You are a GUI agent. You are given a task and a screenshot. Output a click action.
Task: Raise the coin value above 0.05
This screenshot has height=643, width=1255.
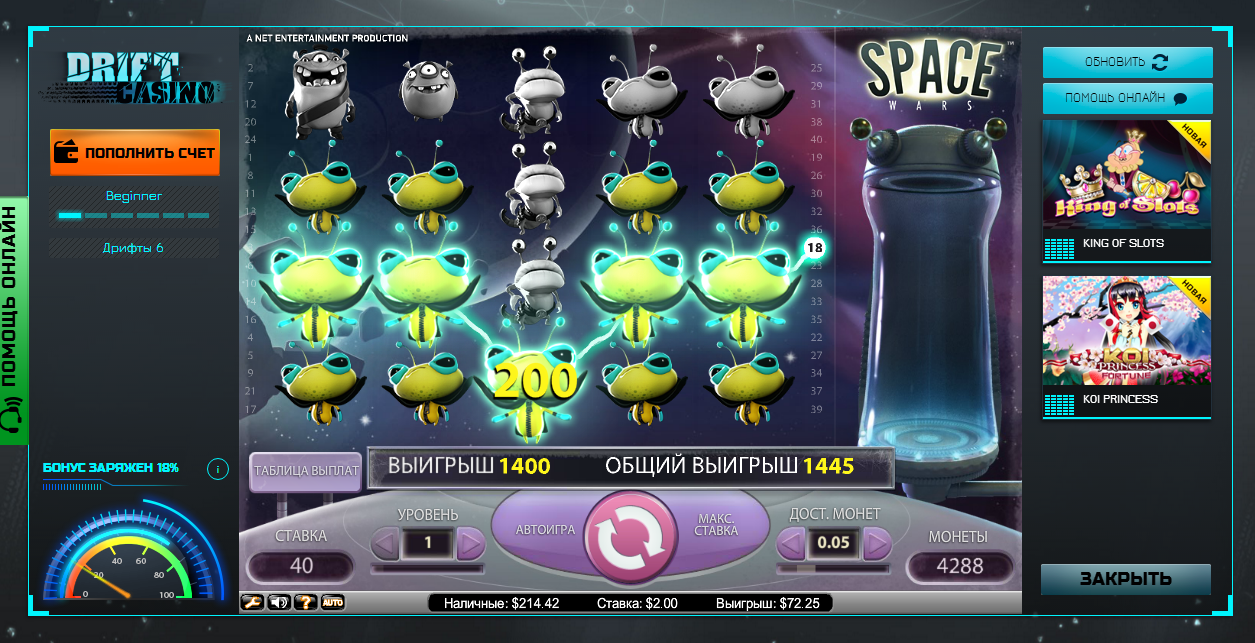tap(877, 544)
